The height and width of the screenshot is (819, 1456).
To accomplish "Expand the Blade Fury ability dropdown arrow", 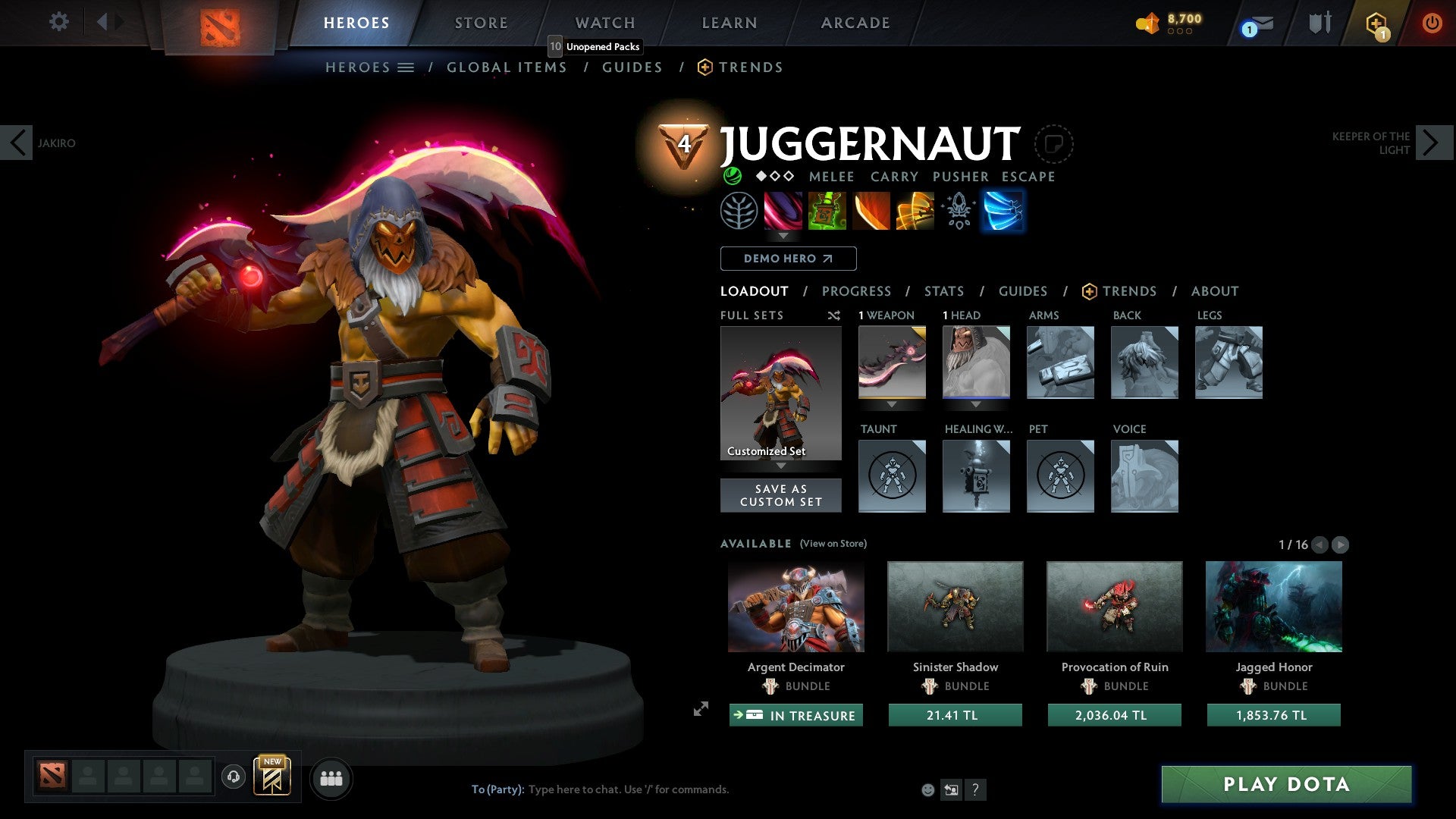I will pyautogui.click(x=784, y=237).
